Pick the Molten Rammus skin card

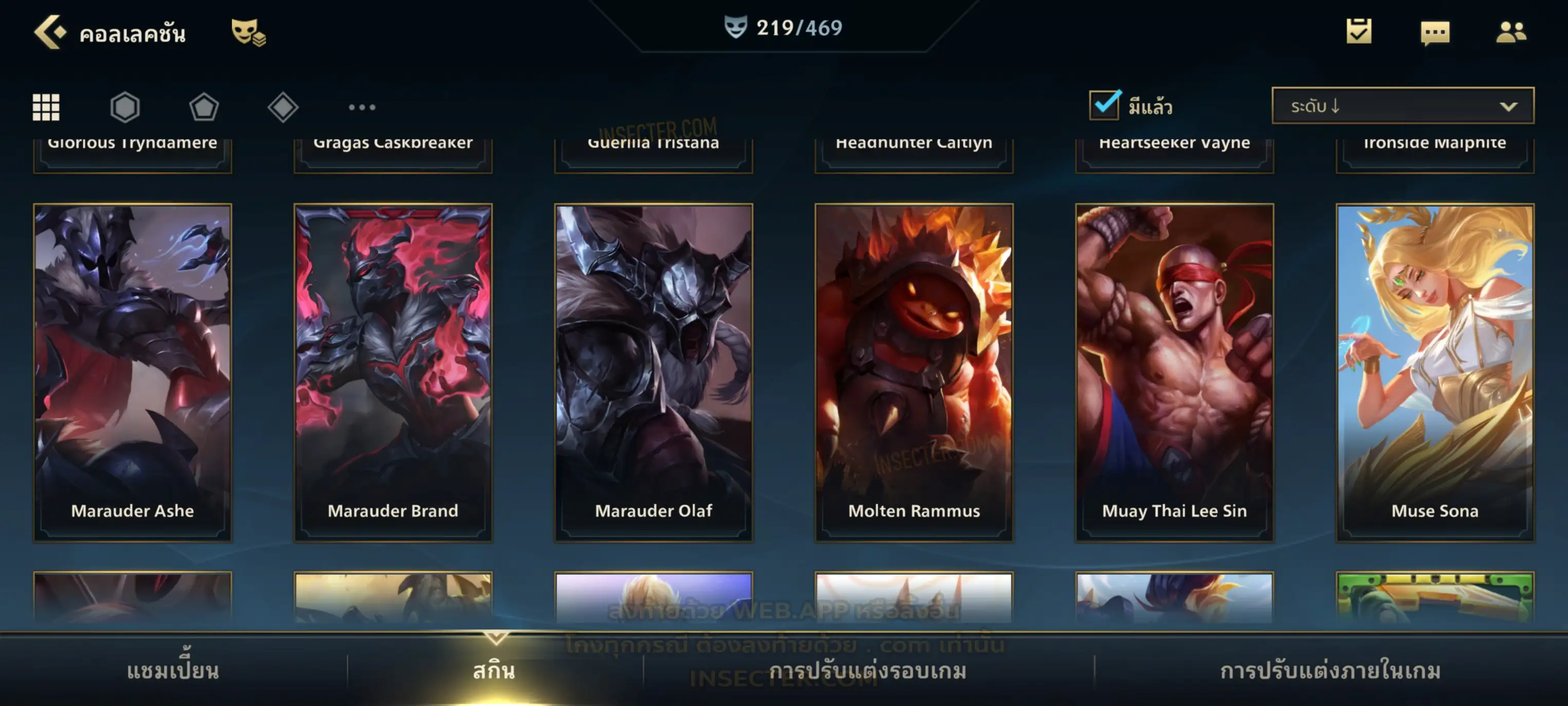point(914,372)
